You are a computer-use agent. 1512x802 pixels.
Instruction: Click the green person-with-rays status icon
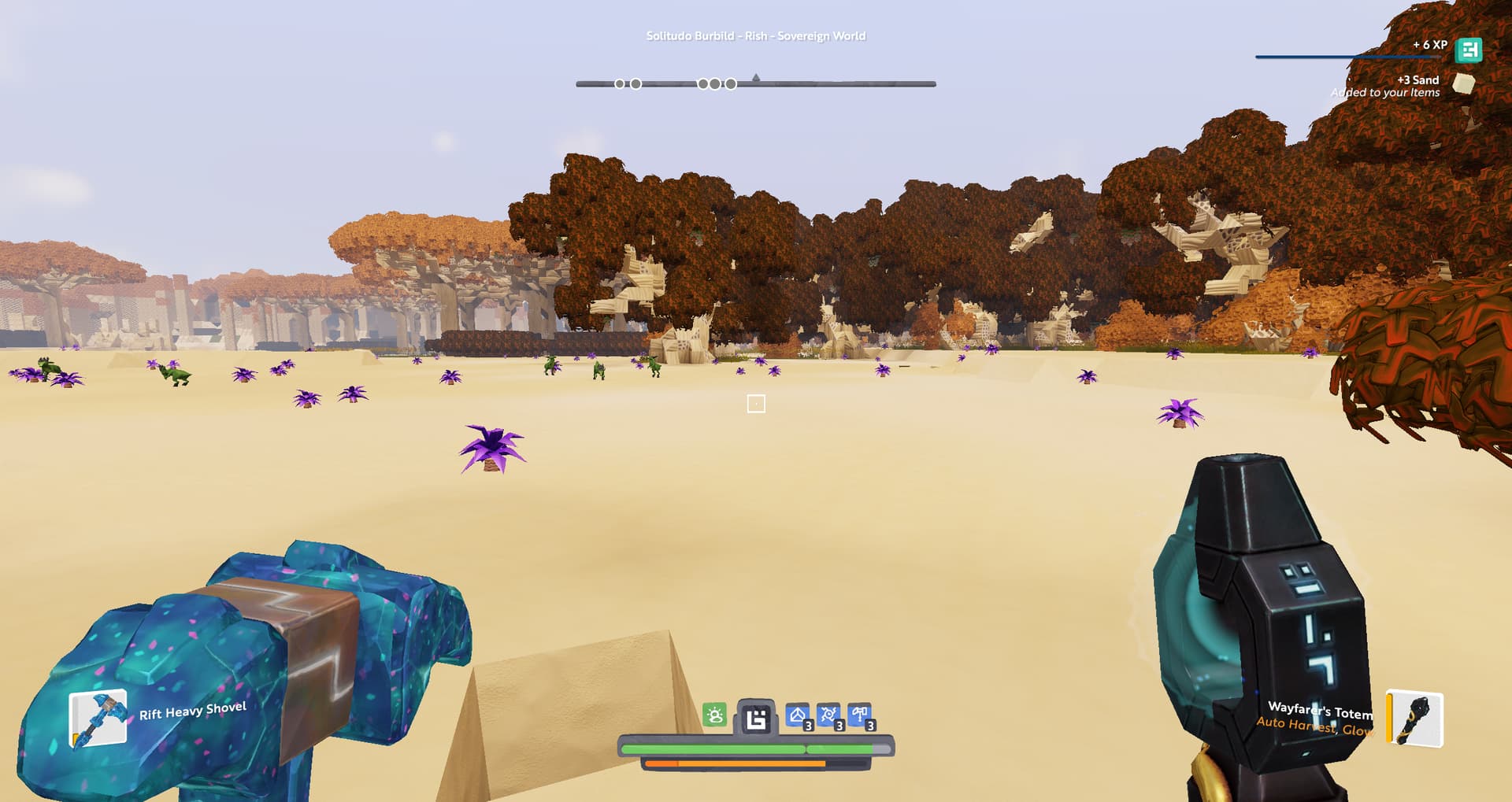[x=714, y=715]
